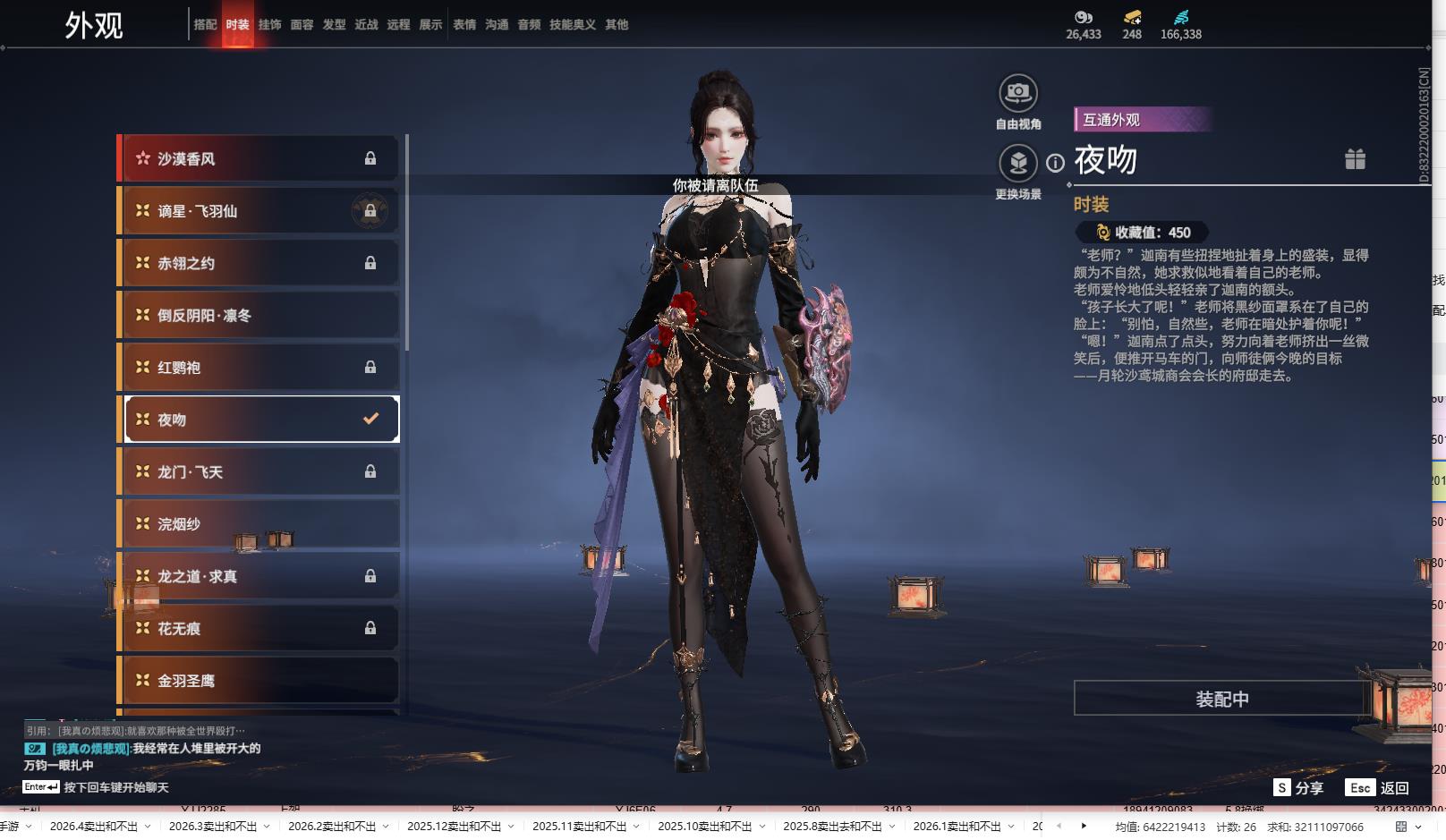Switch to the 搭配 tab
Image resolution: width=1446 pixels, height=840 pixels.
(205, 25)
